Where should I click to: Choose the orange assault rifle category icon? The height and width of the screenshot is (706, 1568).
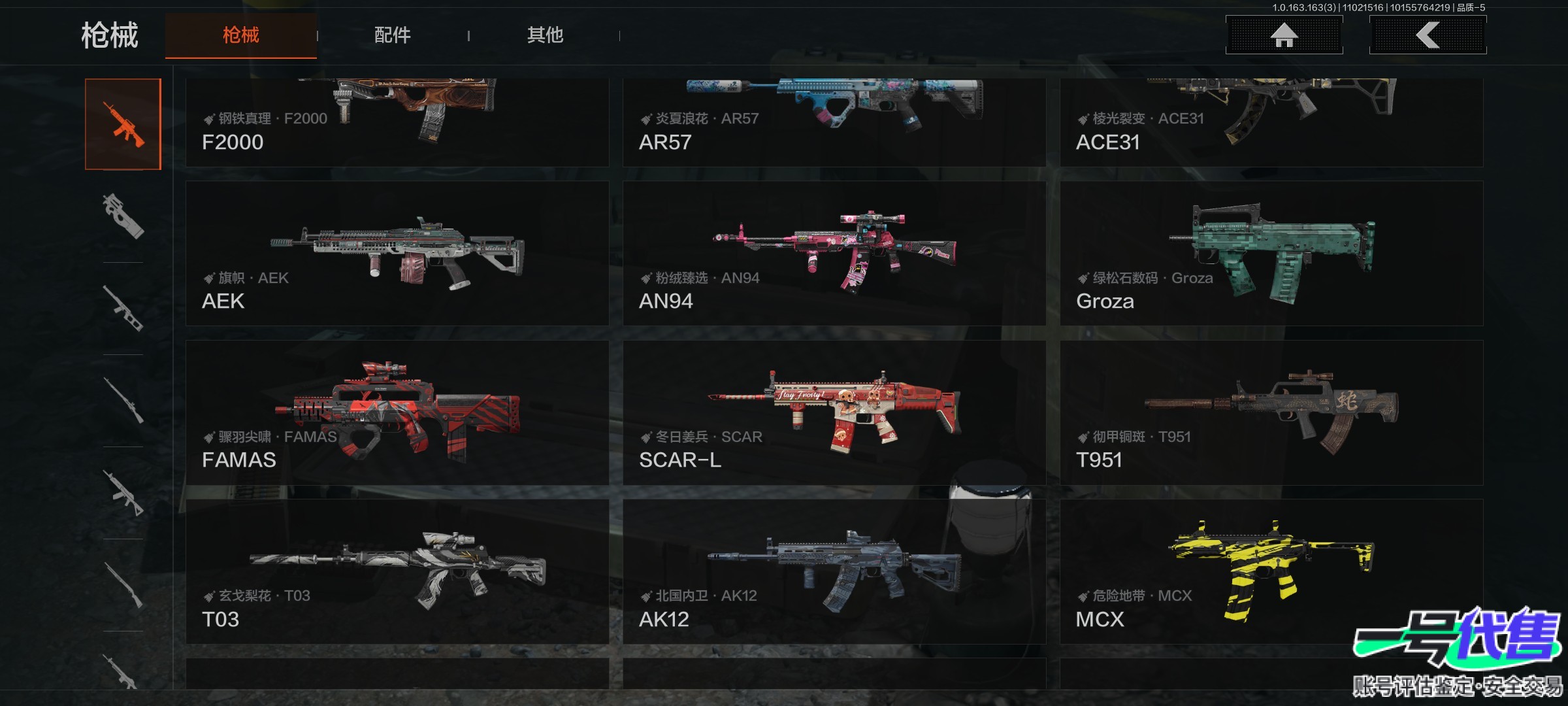click(123, 124)
